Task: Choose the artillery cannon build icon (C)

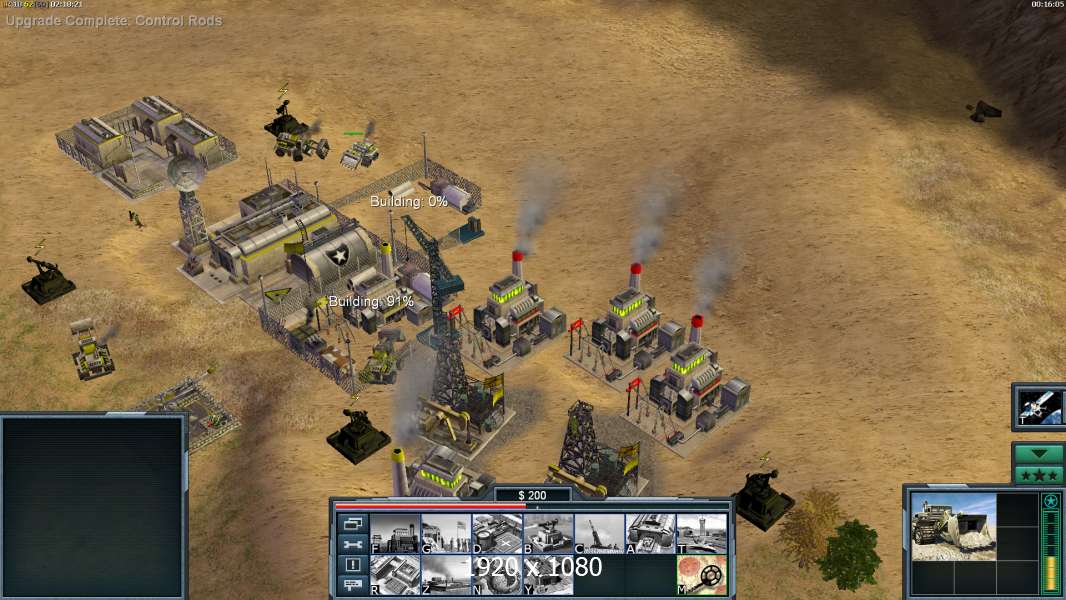Action: point(599,534)
